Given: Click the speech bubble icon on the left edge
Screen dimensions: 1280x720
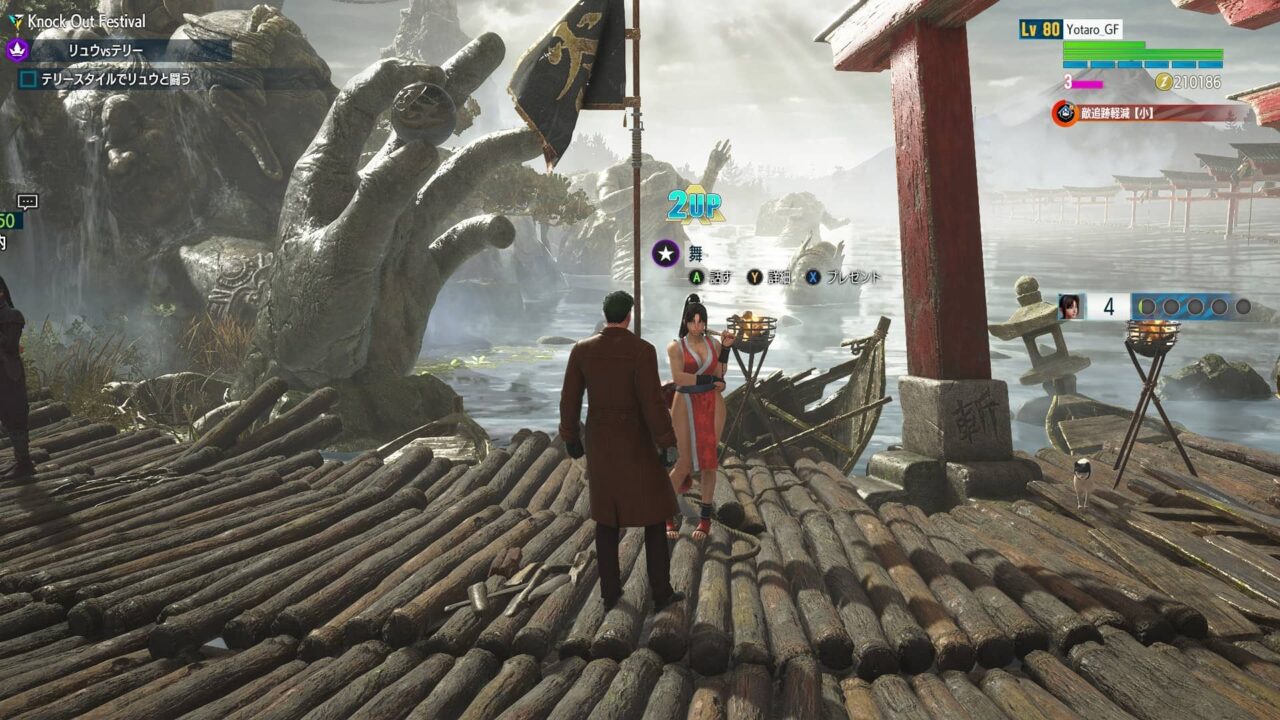Looking at the screenshot, I should [x=27, y=201].
